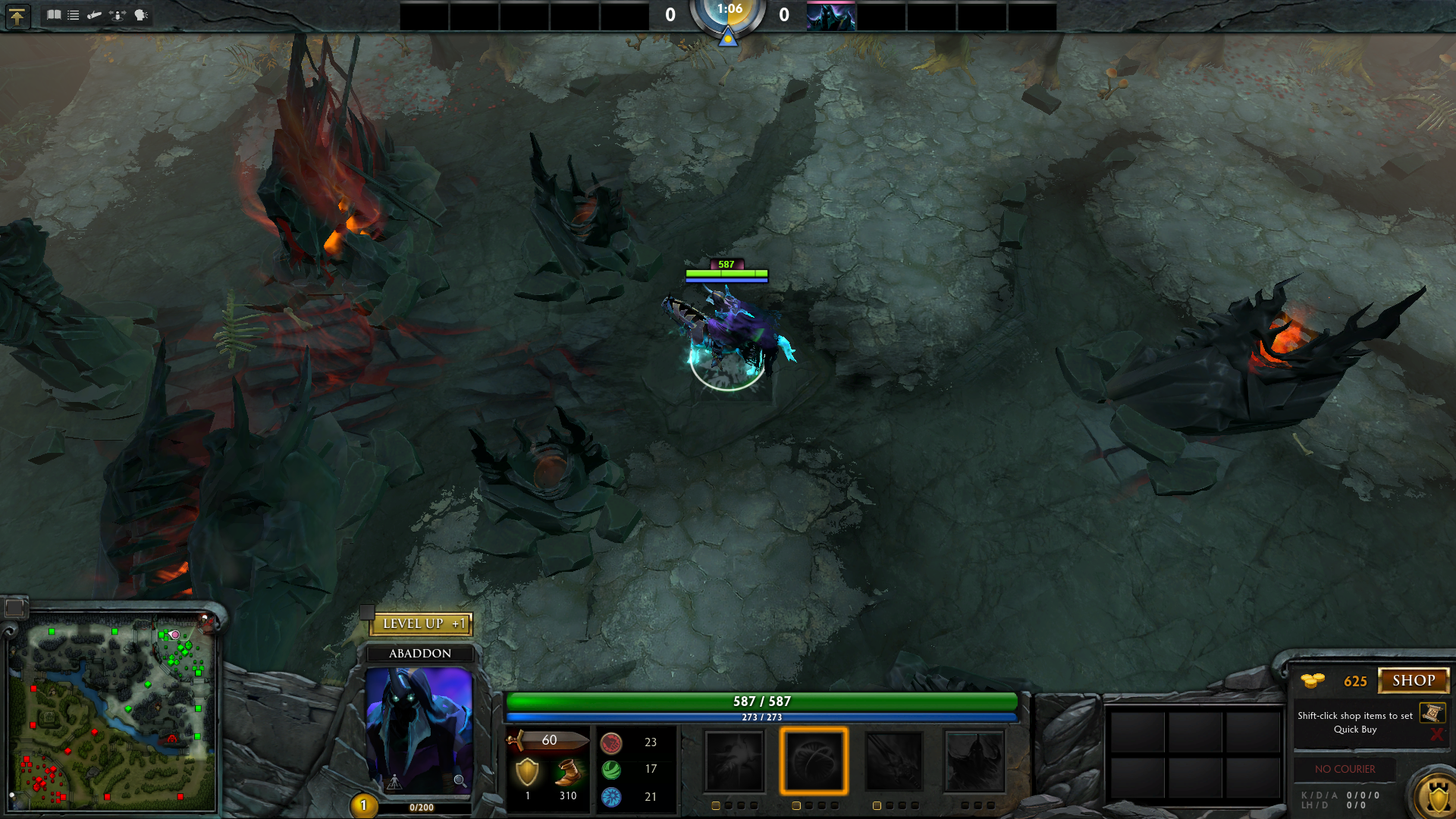The width and height of the screenshot is (1456, 819).
Task: Click the Mist Coil ability icon
Action: [734, 761]
